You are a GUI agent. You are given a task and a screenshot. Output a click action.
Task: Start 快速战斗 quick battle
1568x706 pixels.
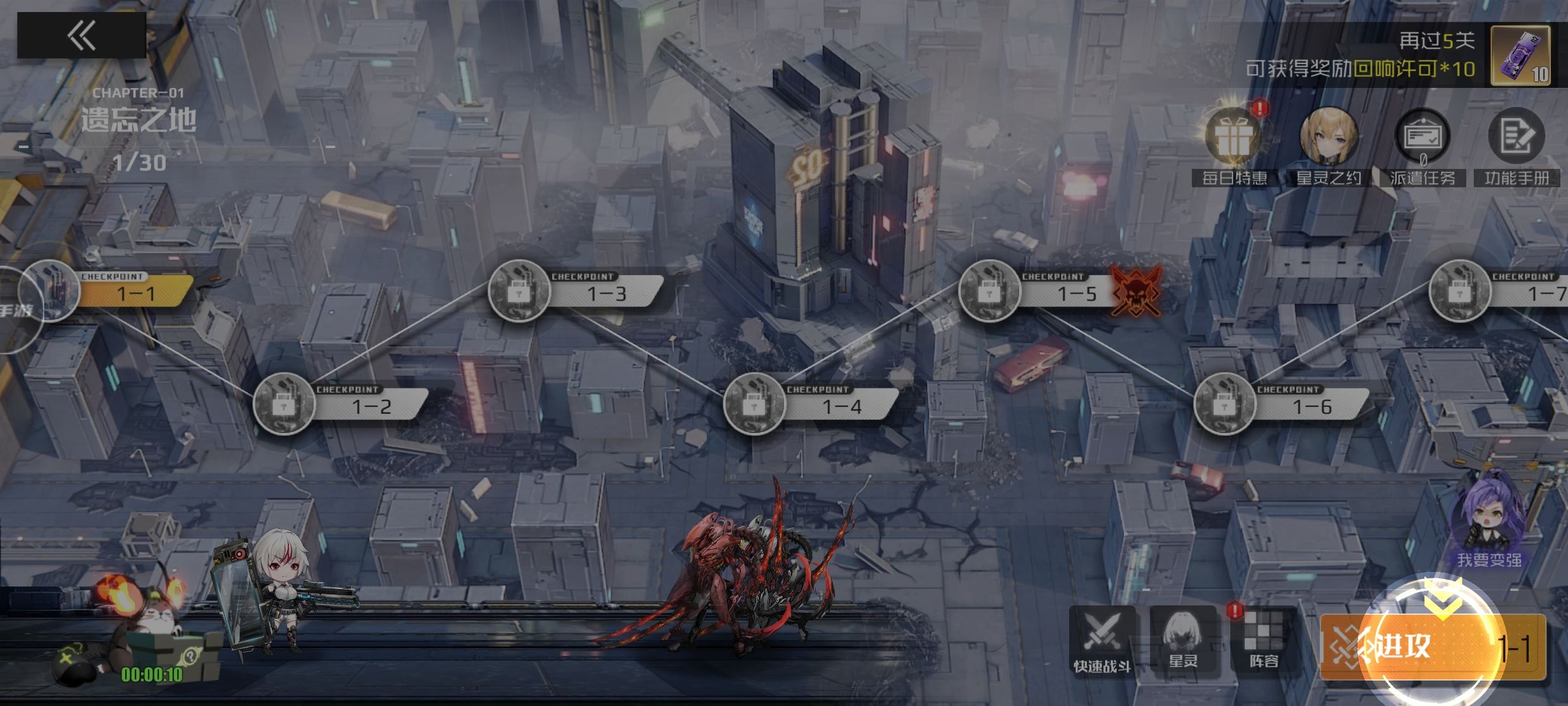click(1102, 640)
